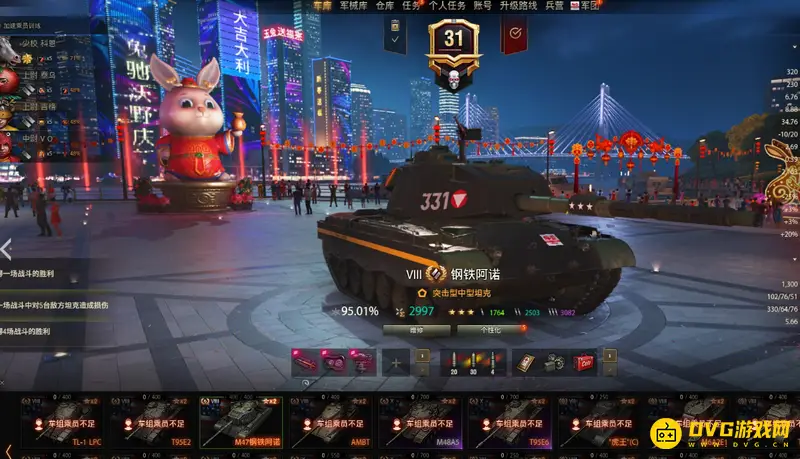The width and height of the screenshot is (800, 459).
Task: Switch to the 军械库 armory tab
Action: [352, 6]
